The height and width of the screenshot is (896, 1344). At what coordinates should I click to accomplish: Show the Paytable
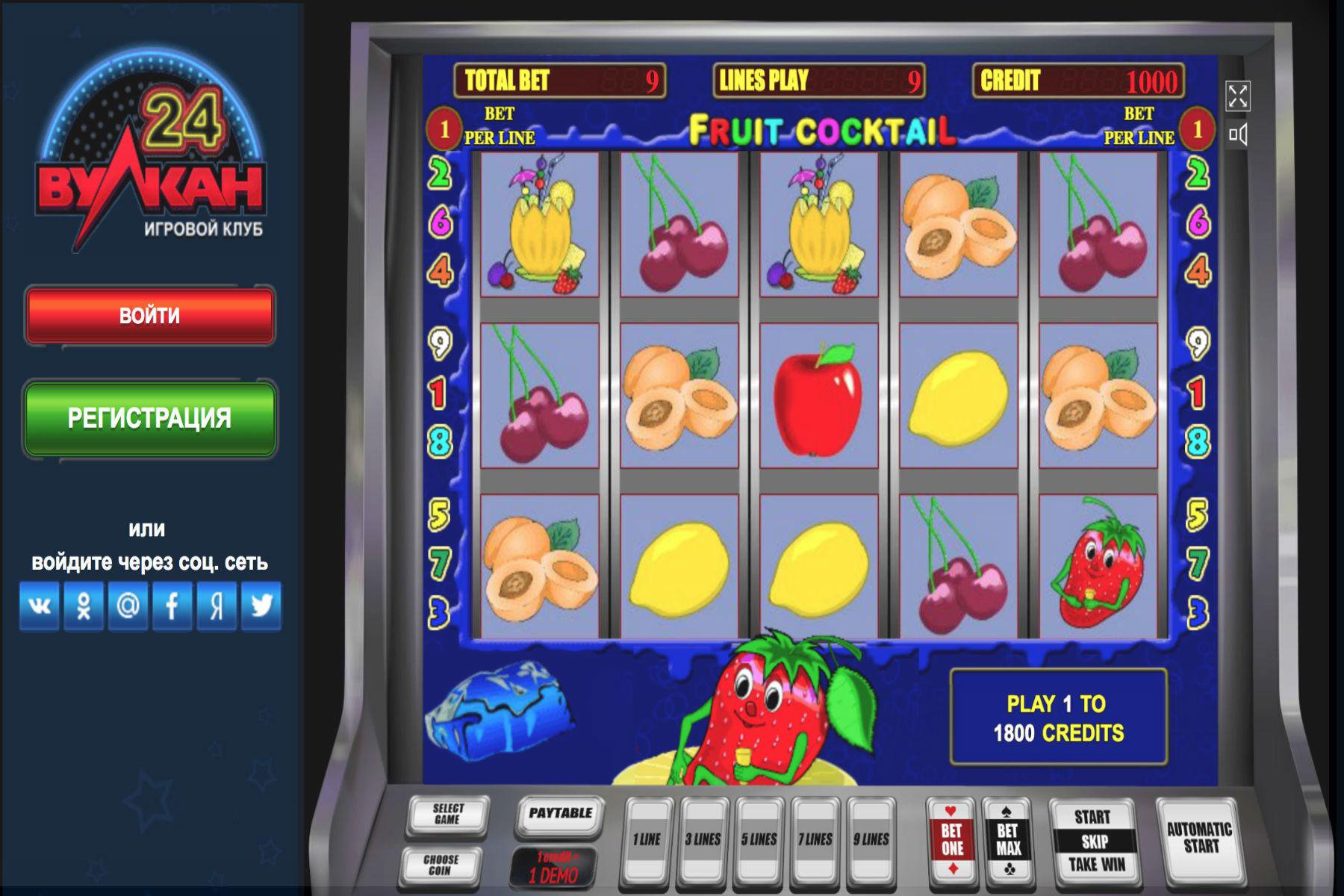click(560, 814)
